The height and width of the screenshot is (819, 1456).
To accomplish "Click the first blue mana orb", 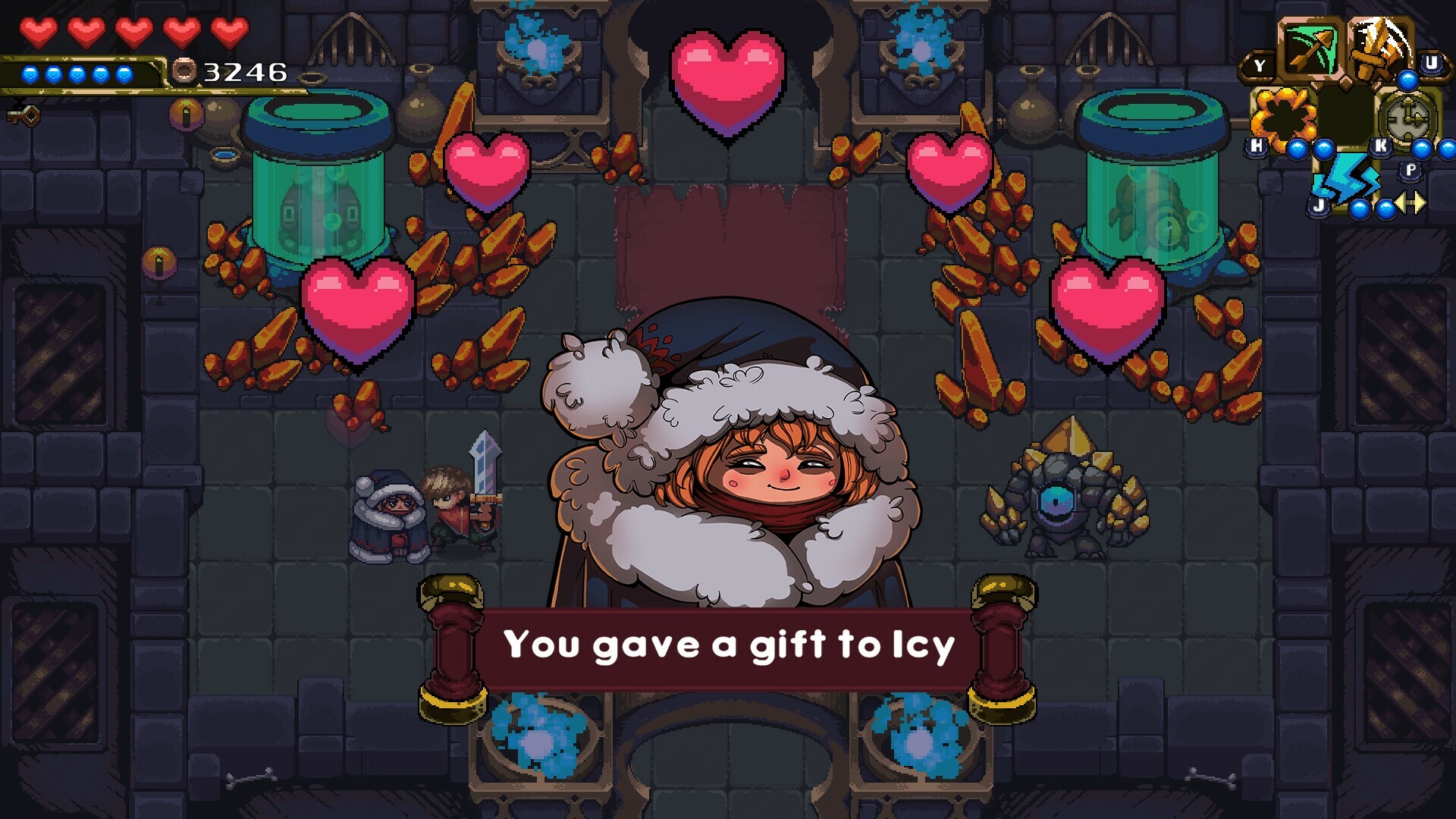I will [x=30, y=74].
